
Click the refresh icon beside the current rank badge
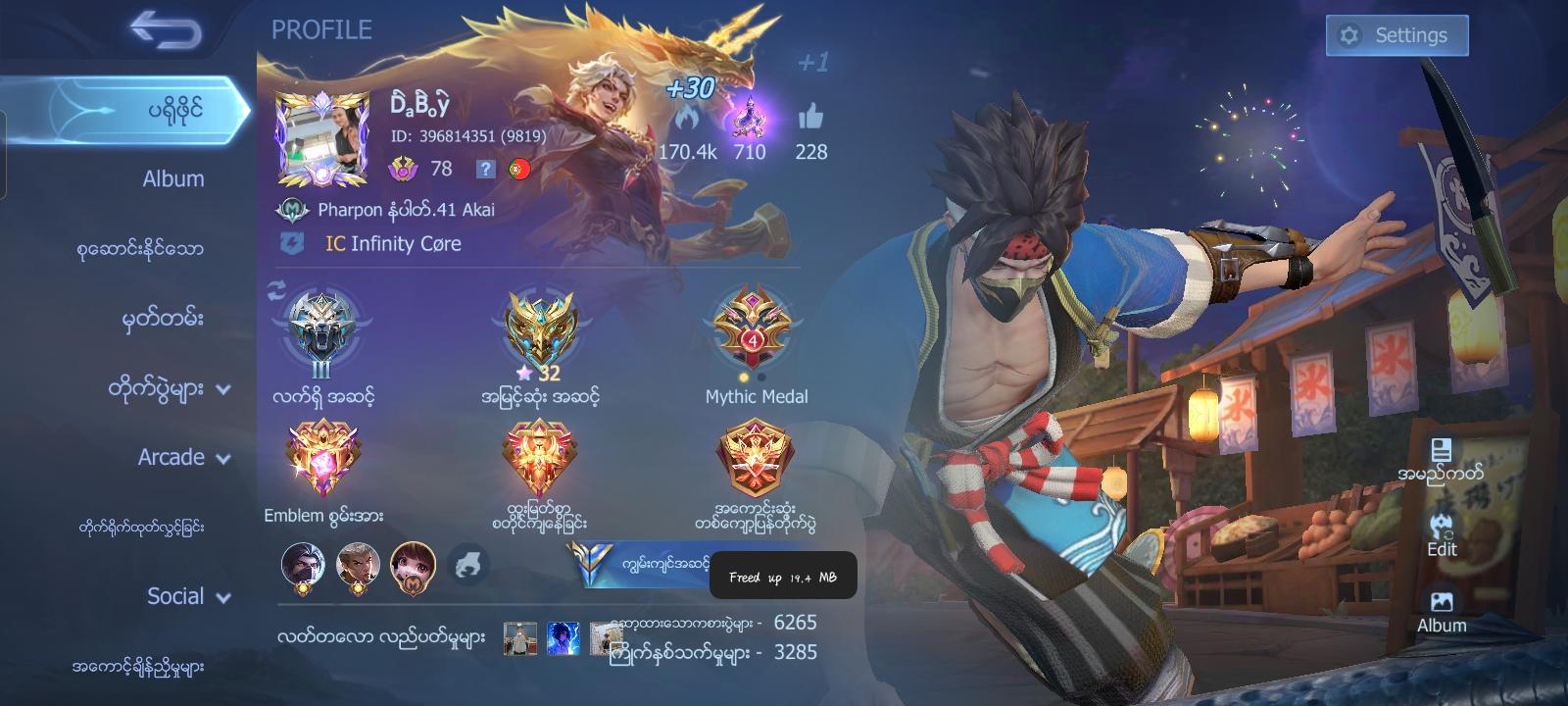(x=275, y=289)
